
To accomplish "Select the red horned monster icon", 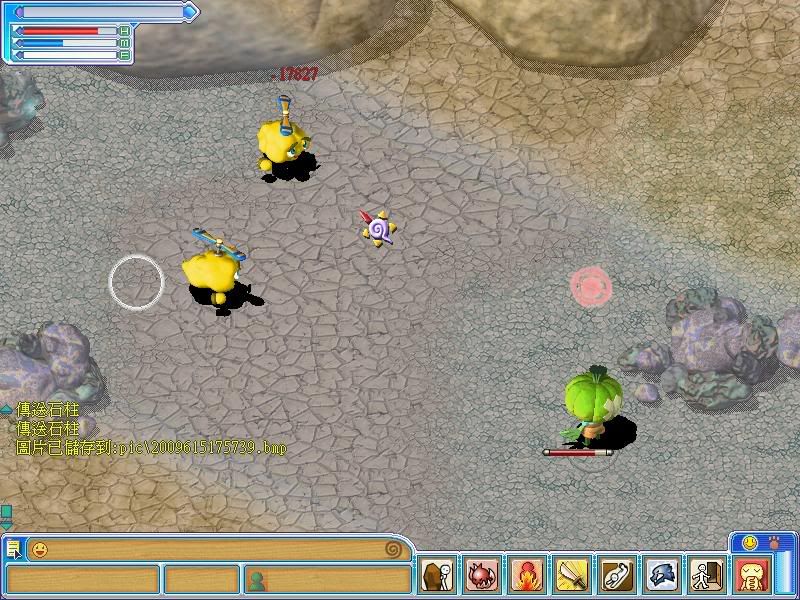I will pos(482,577).
